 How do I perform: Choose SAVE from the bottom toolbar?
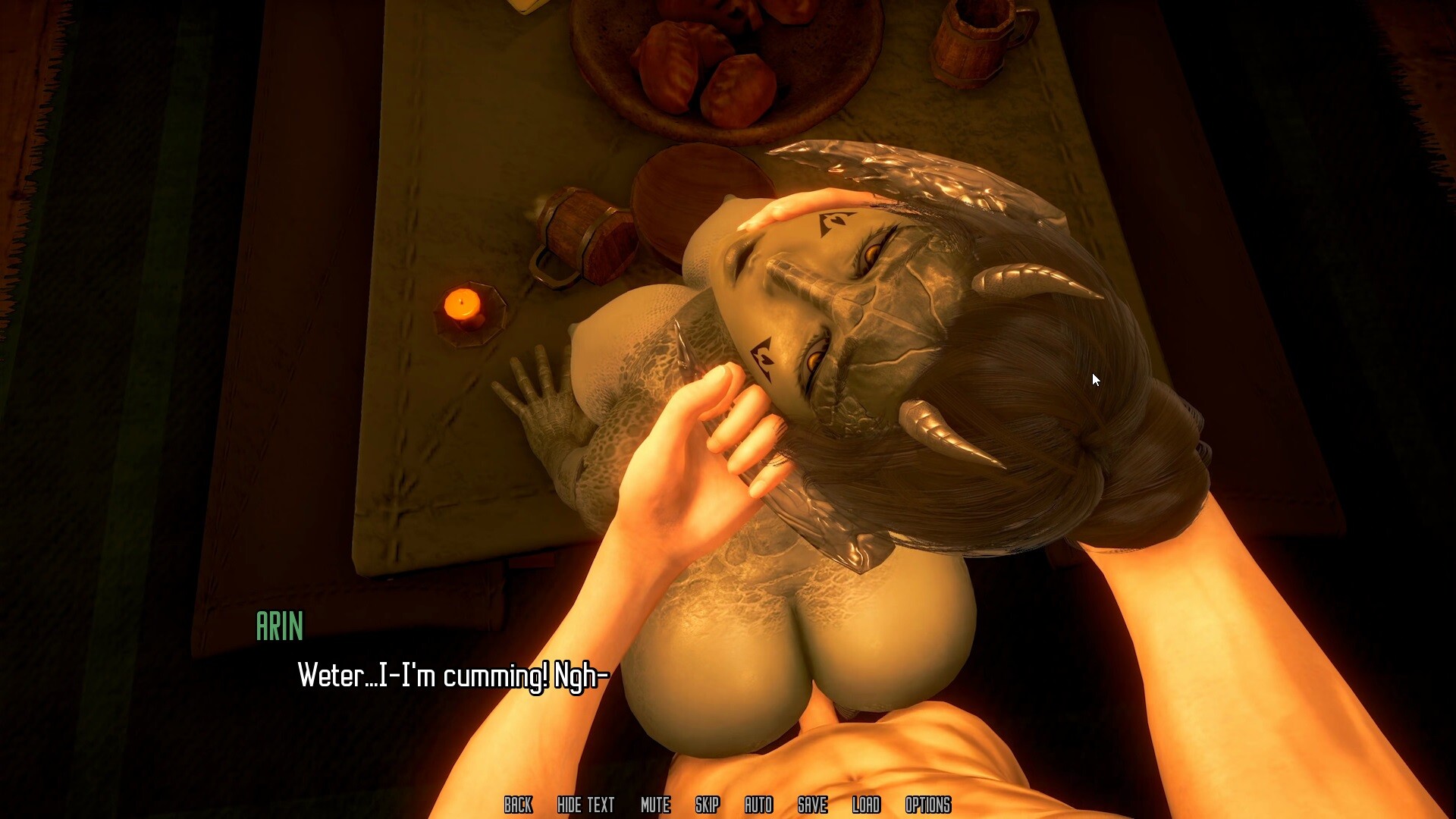point(811,805)
